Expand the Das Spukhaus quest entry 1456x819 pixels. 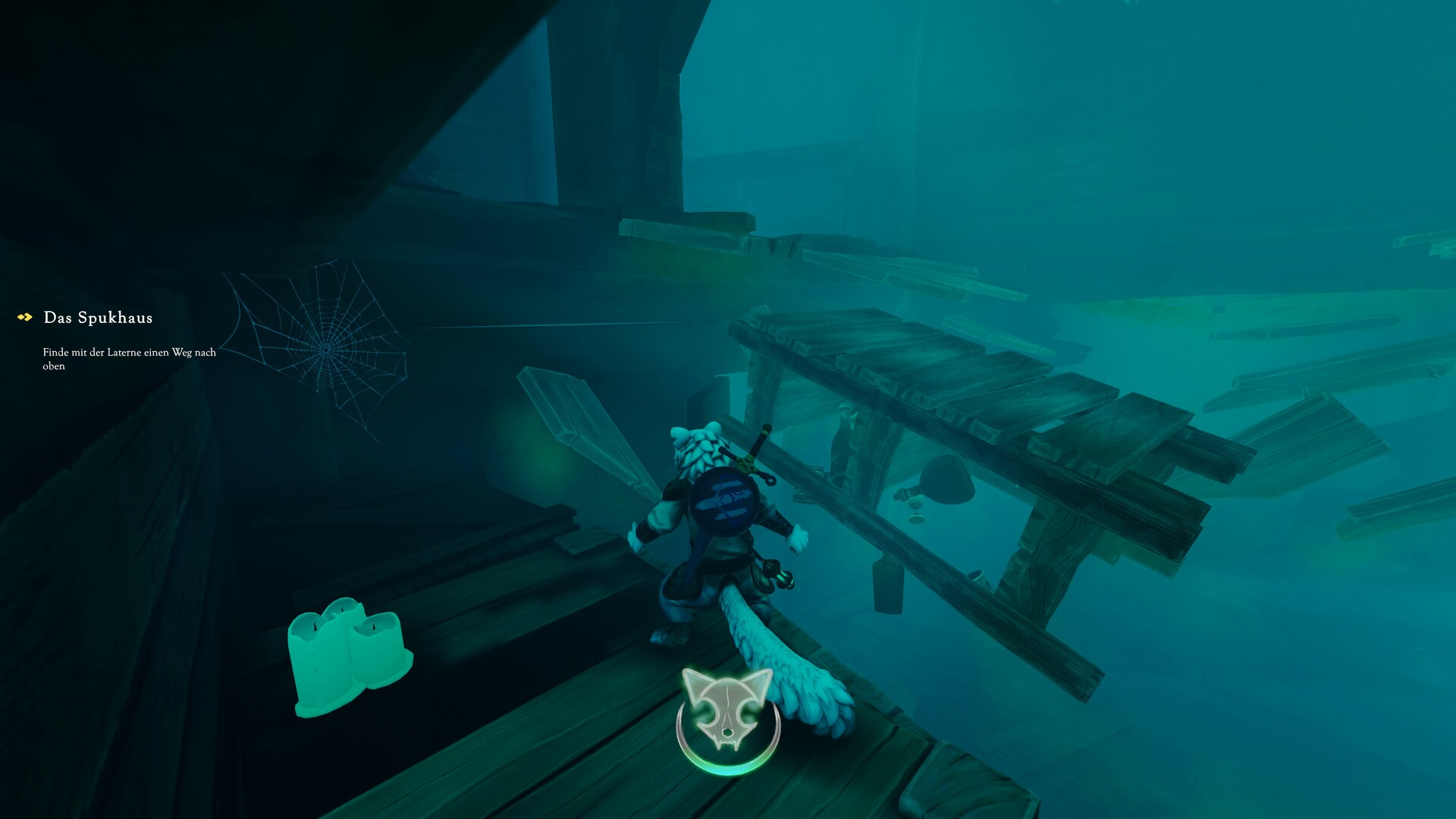point(99,318)
